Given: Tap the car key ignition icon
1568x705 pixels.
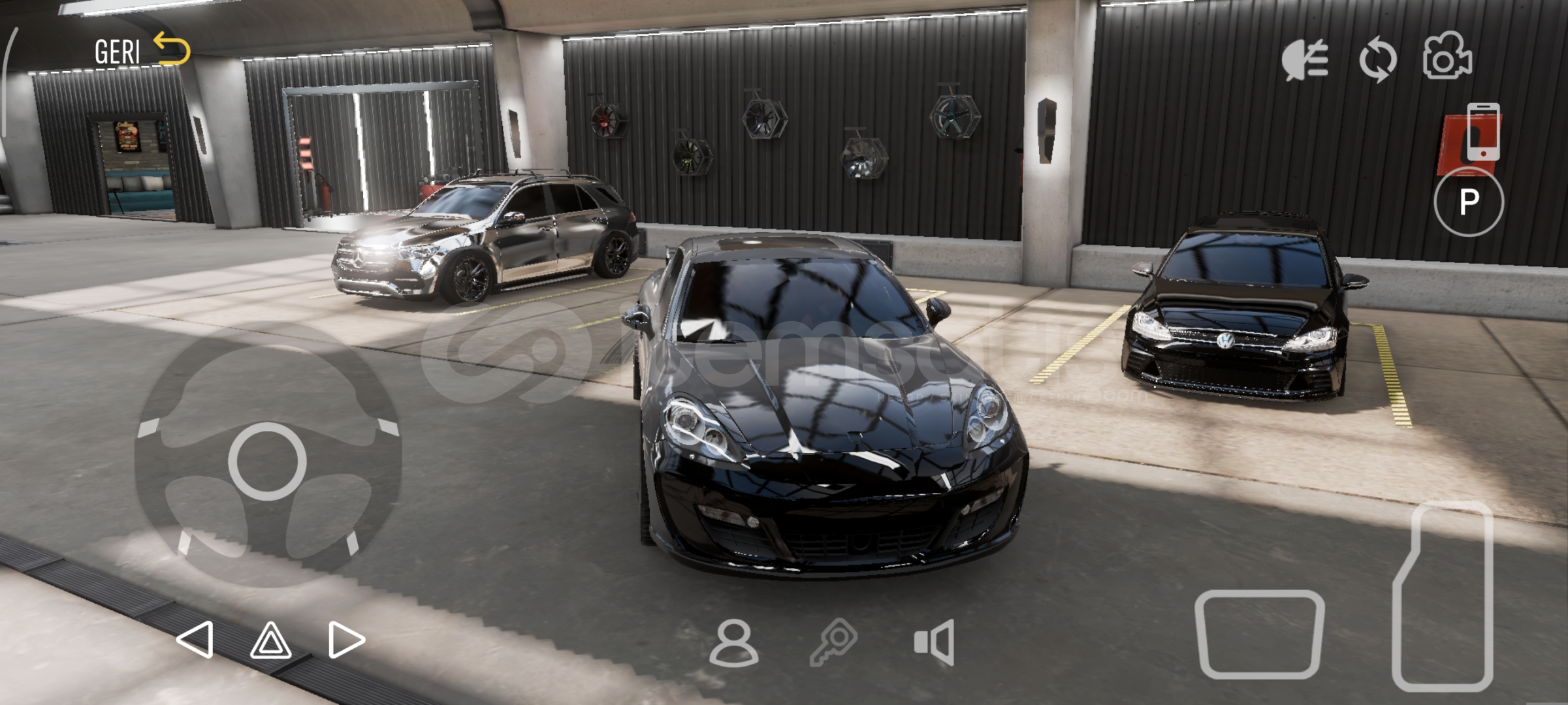Looking at the screenshot, I should click(833, 642).
